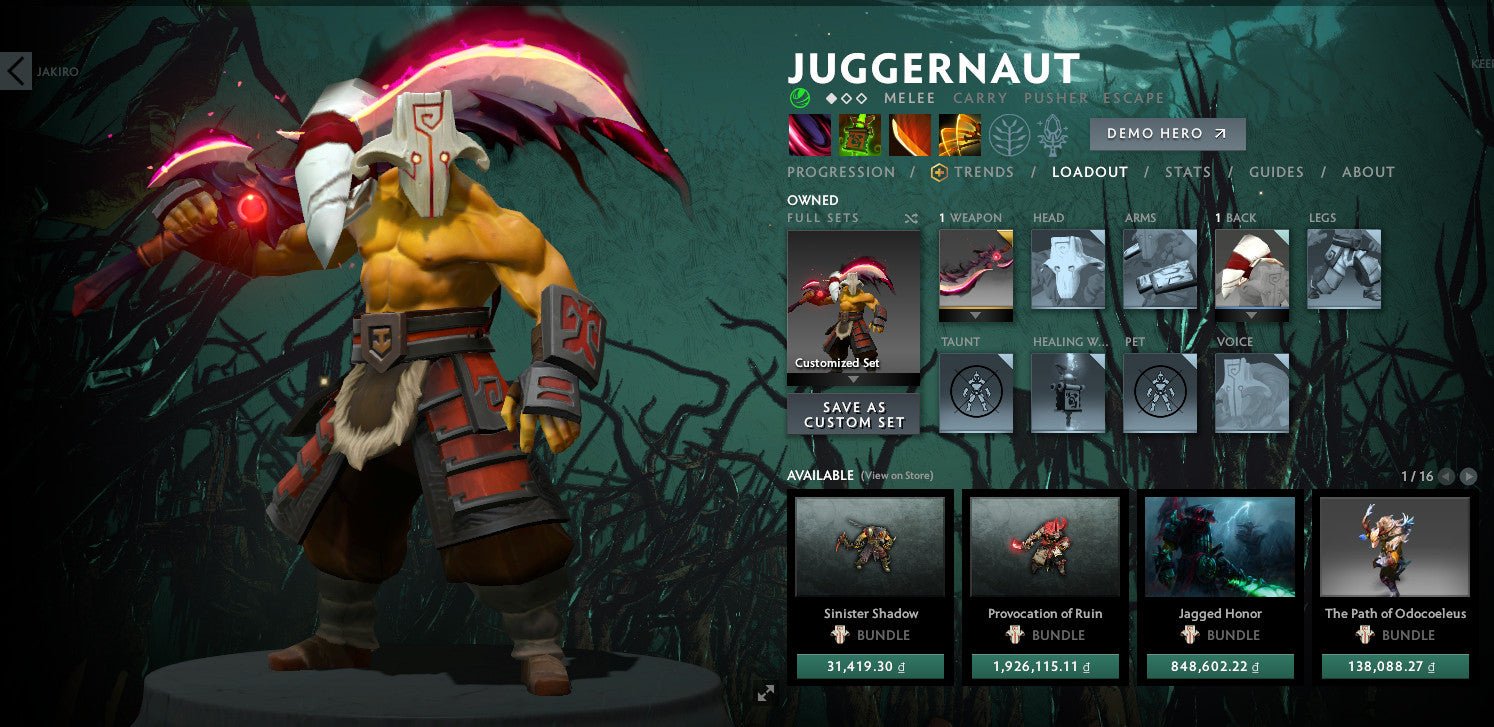Viewport: 1494px width, 727px height.
Task: Open the BACK slot dropdown arrow
Action: click(x=1251, y=316)
